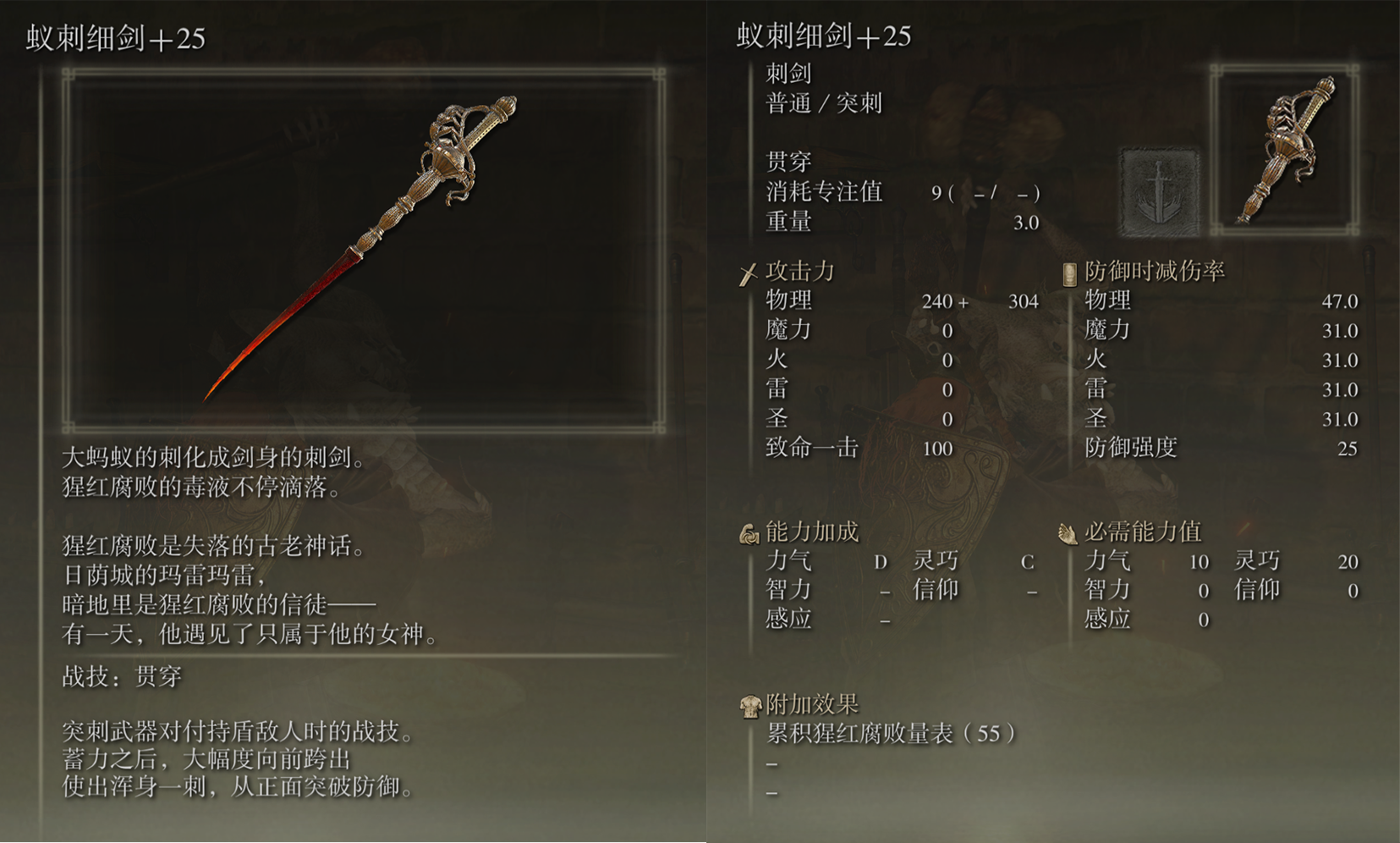Image resolution: width=1400 pixels, height=843 pixels.
Task: Select the 攻击力 sword attack icon
Action: pyautogui.click(x=748, y=272)
